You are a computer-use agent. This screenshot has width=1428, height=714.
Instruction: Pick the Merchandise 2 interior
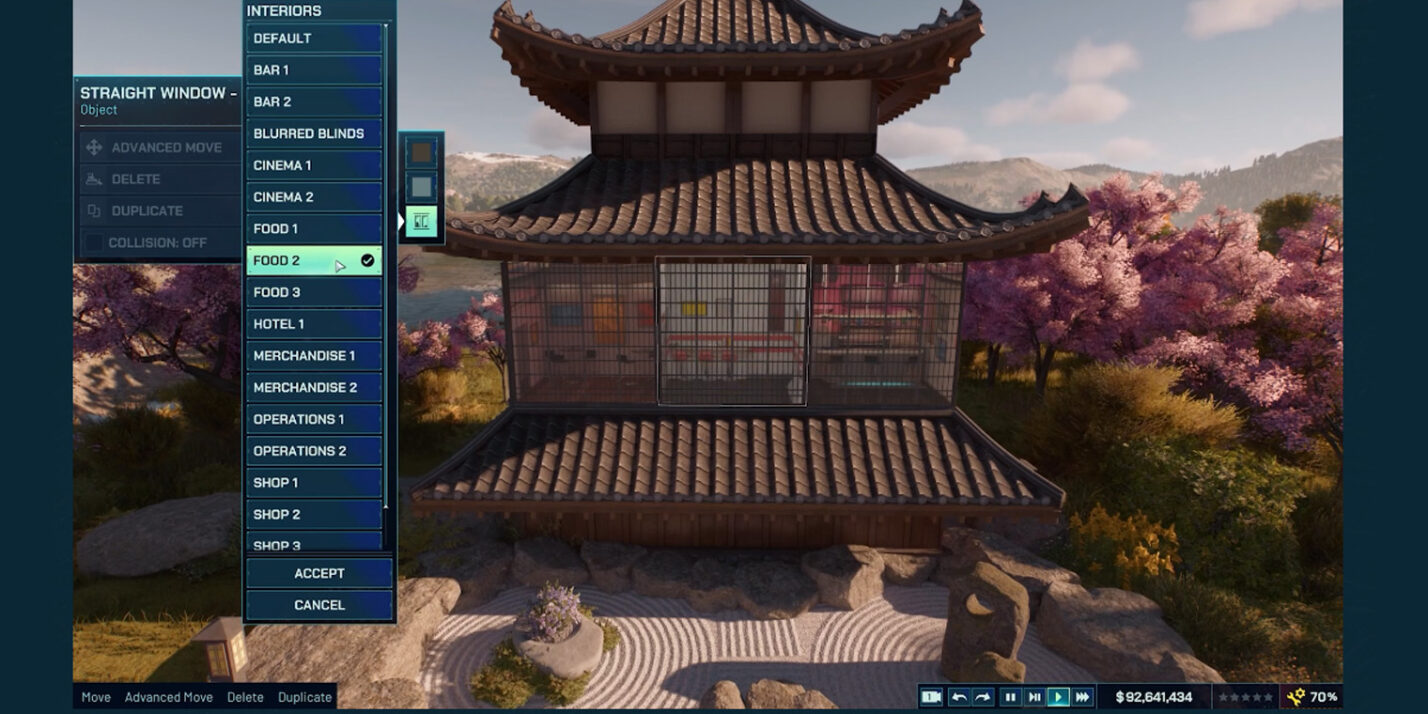314,387
